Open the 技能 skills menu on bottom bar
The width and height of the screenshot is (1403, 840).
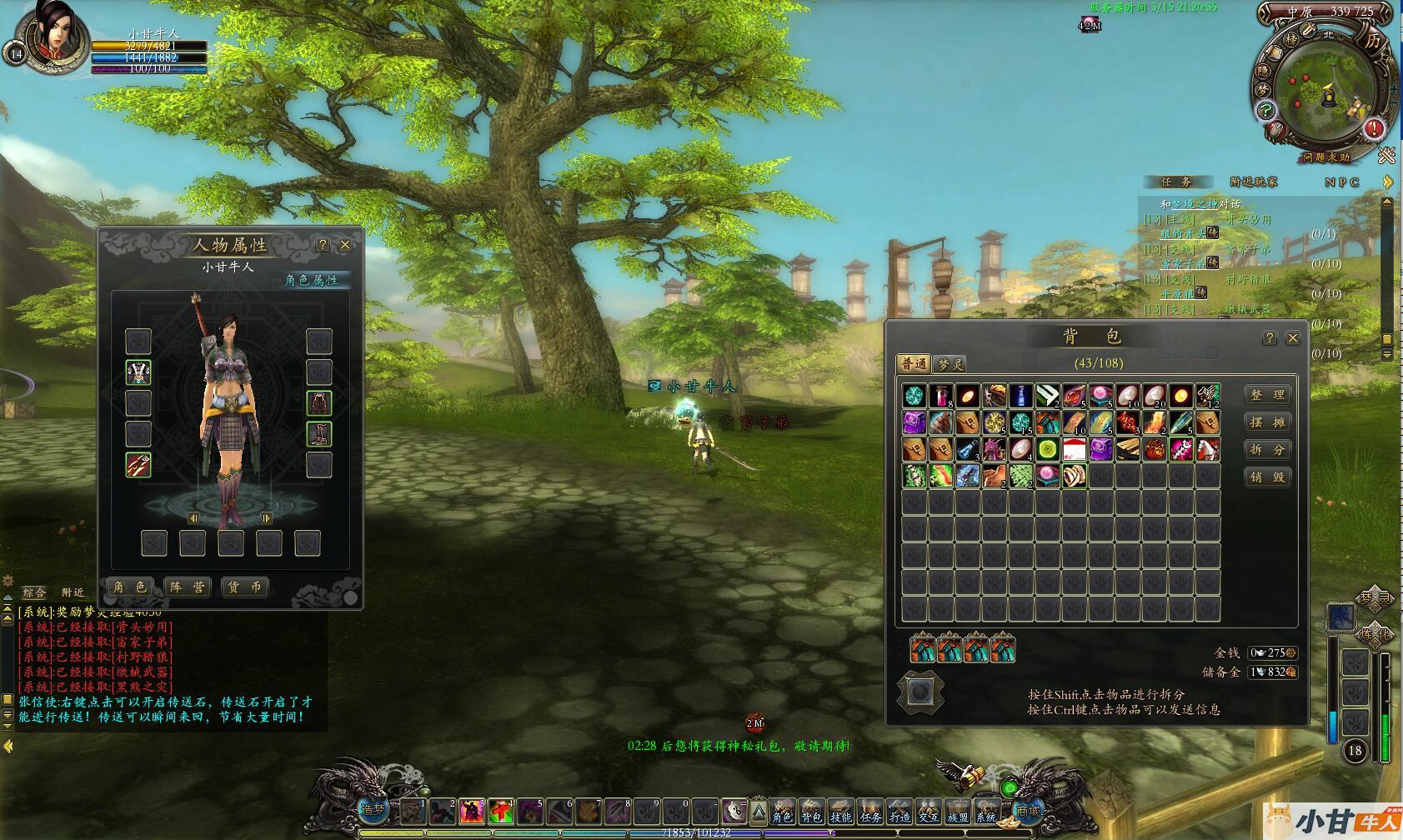[x=840, y=812]
